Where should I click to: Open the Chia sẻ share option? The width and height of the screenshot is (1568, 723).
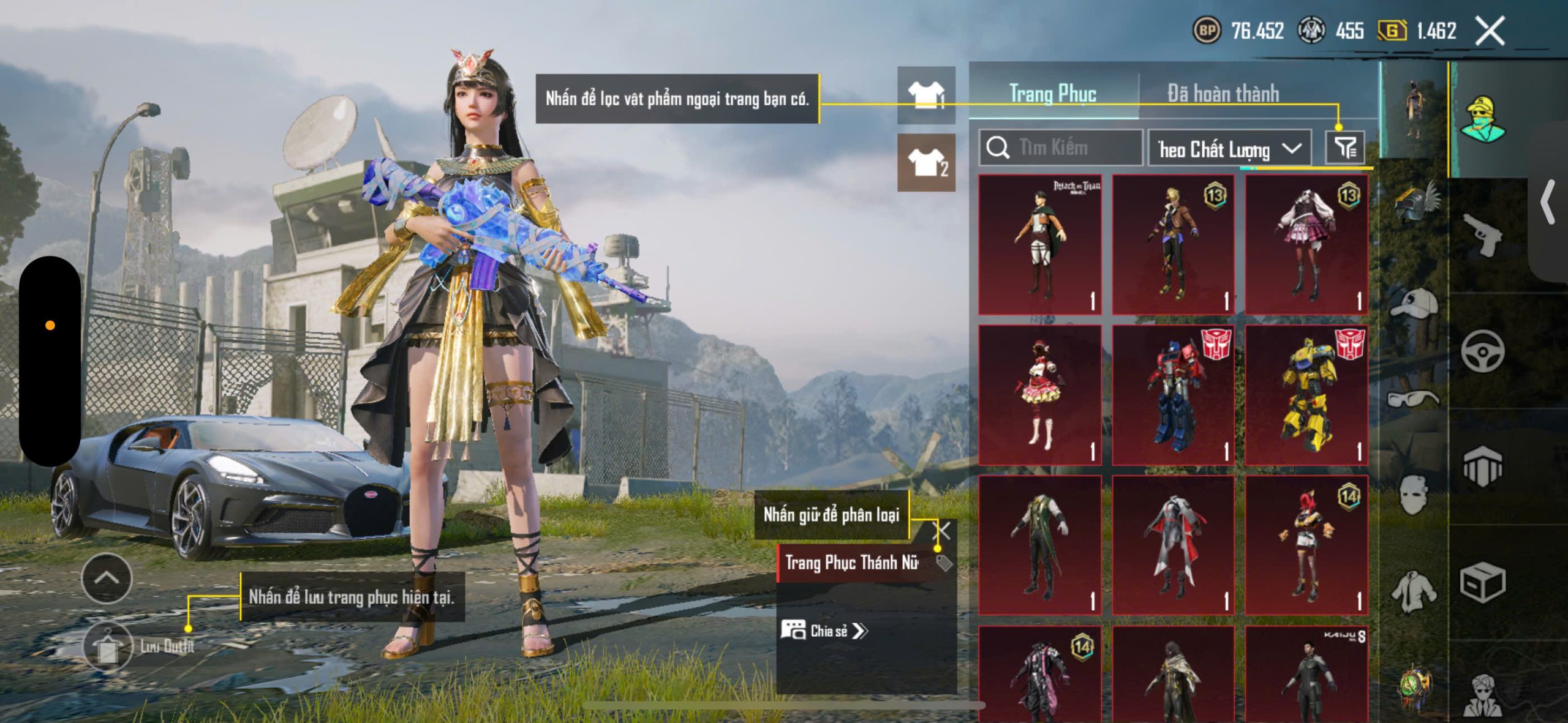[x=824, y=631]
